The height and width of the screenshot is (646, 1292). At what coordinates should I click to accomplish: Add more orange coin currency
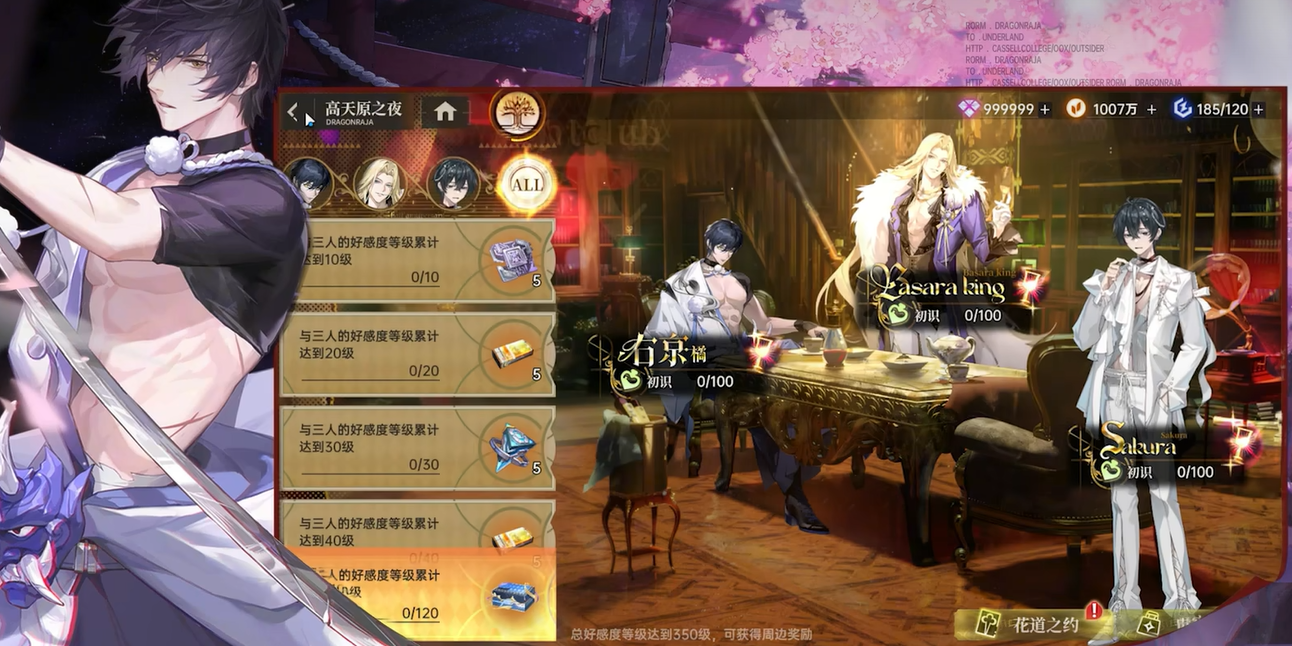point(1151,109)
